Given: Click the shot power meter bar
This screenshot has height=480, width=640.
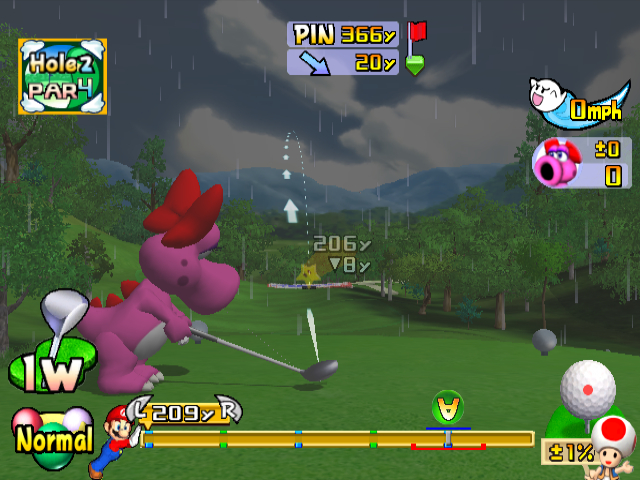Looking at the screenshot, I should [340, 438].
